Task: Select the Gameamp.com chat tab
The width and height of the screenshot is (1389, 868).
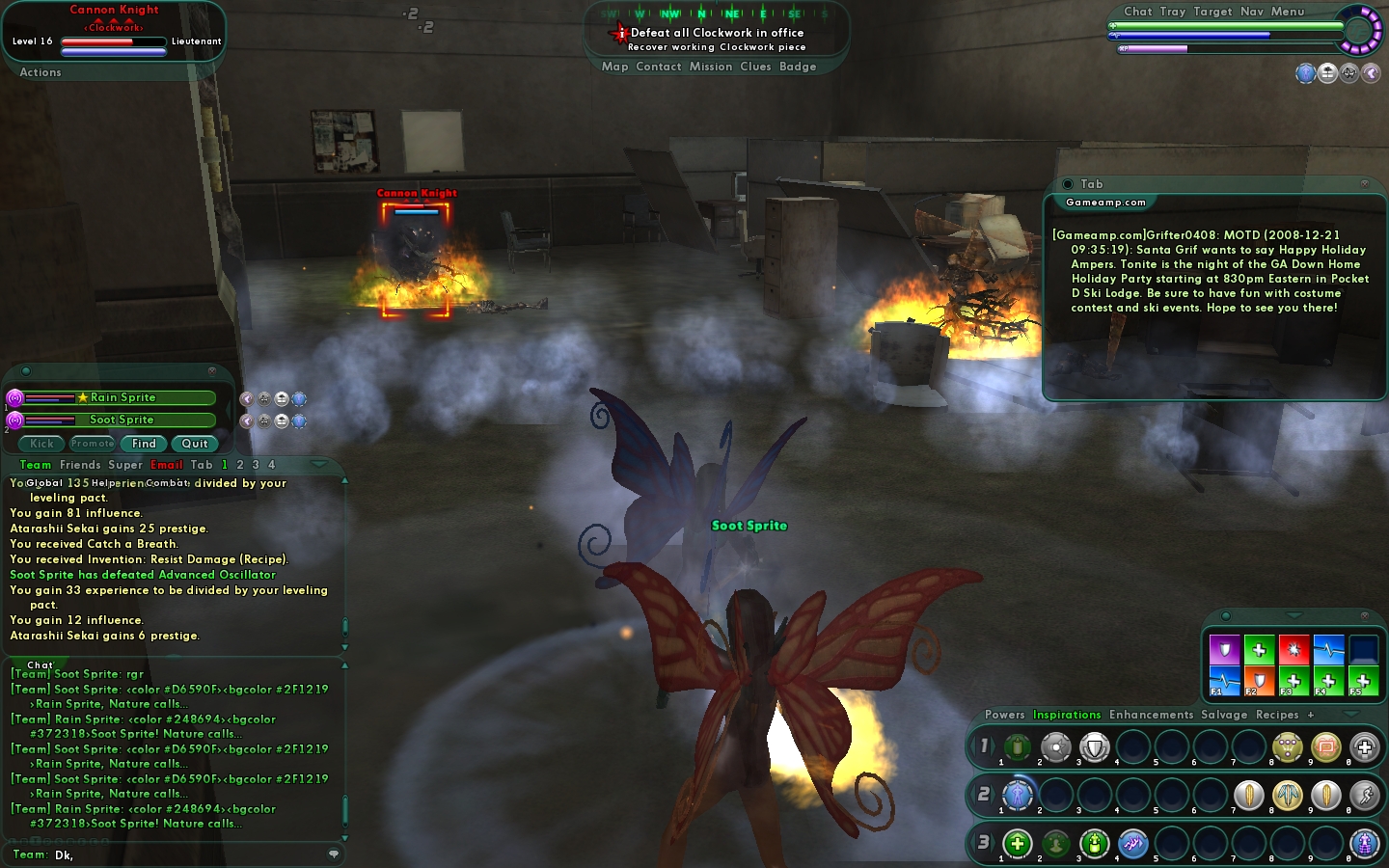Action: 1105,203
